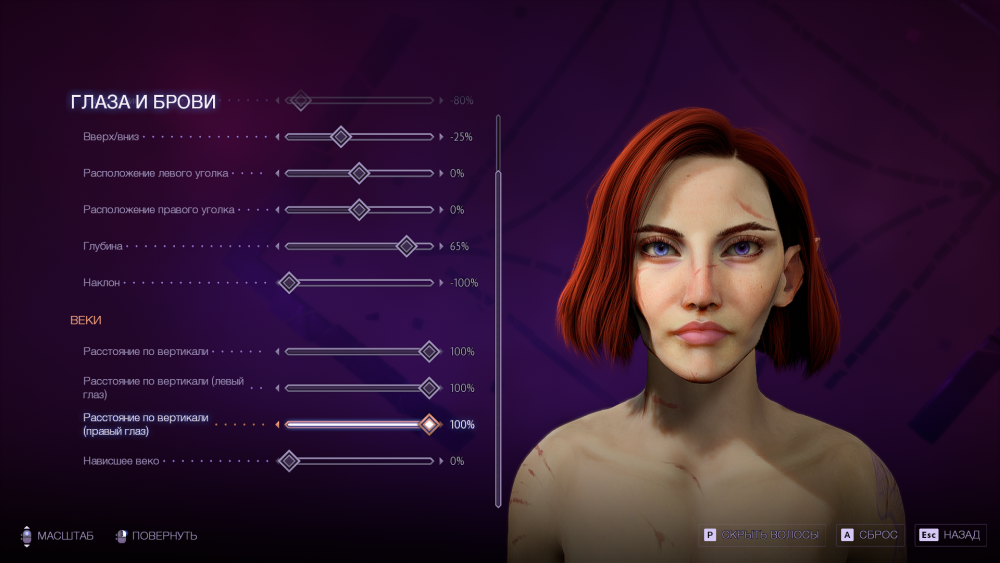Click the СКРЫТЬ ВОЛОСЫ button
Viewport: 1000px width, 563px height.
(x=762, y=535)
